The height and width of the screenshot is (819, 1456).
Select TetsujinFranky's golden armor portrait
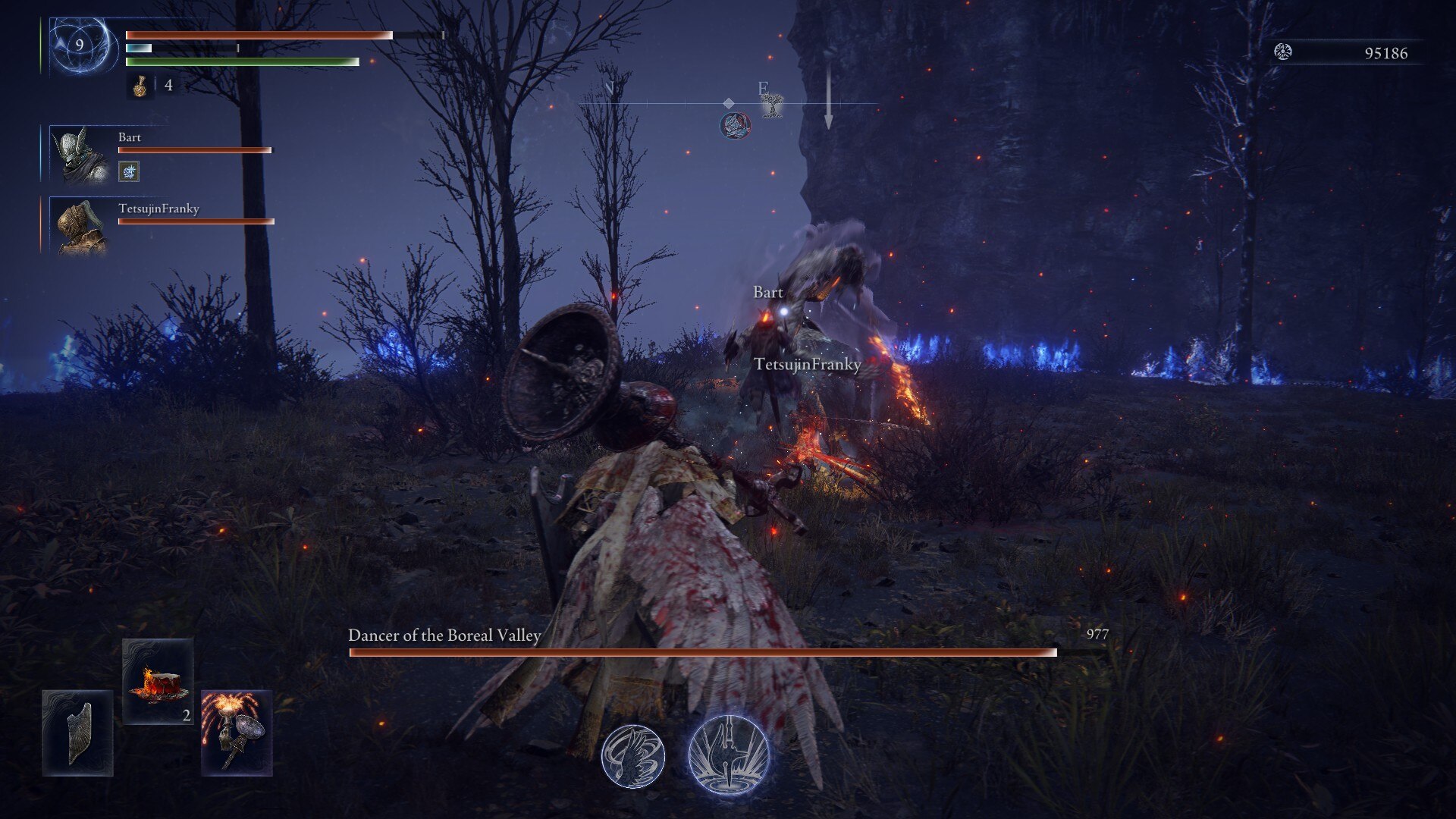(x=80, y=226)
